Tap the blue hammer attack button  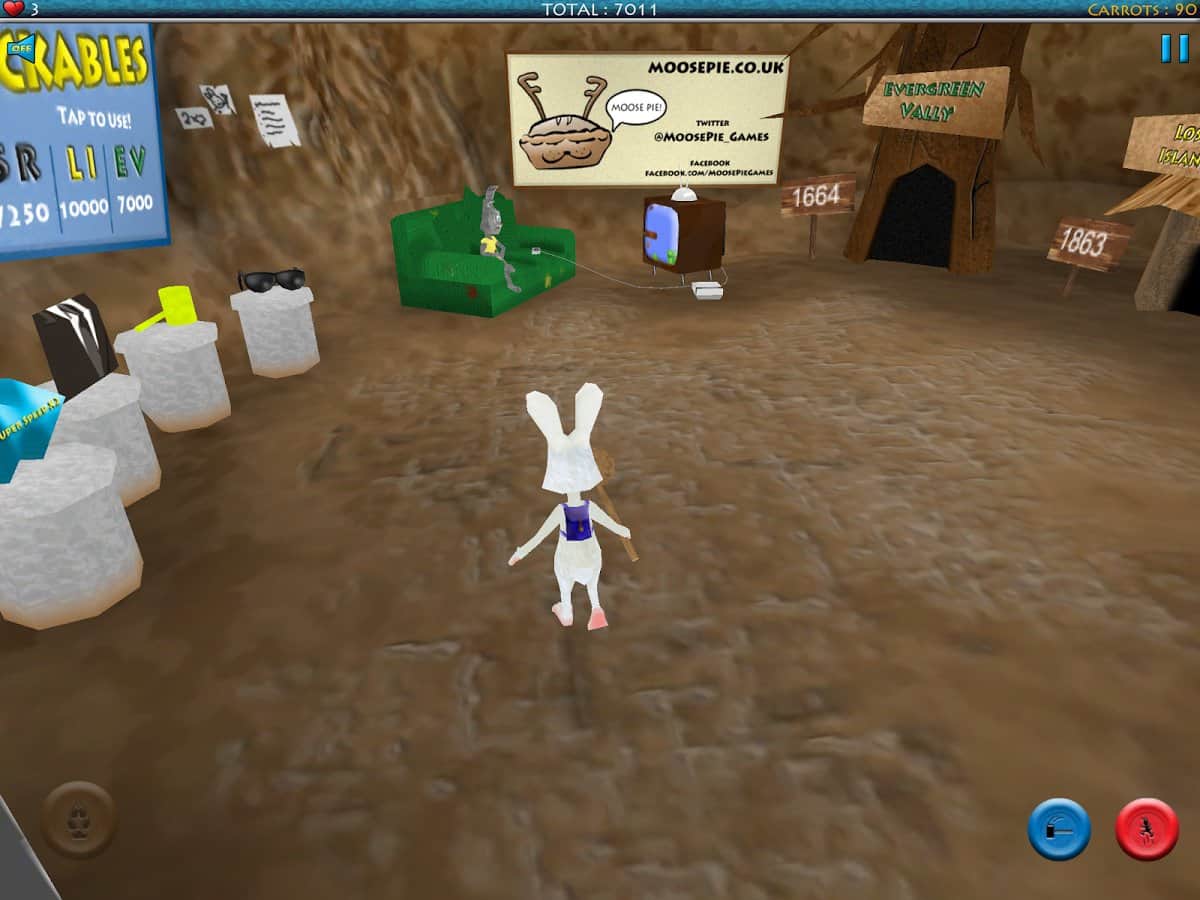click(x=1059, y=829)
